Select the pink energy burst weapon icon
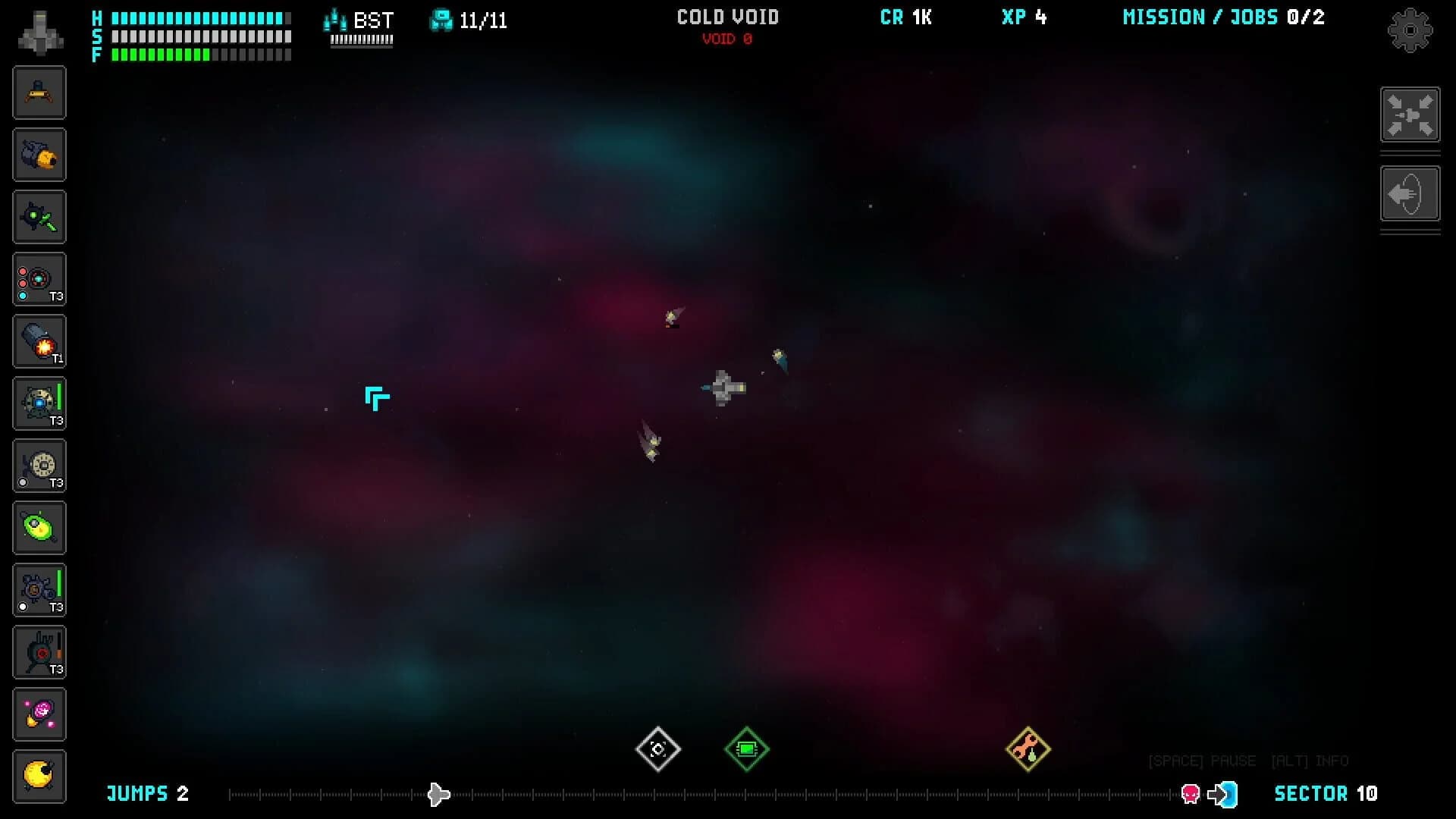This screenshot has height=819, width=1456. pyautogui.click(x=39, y=714)
